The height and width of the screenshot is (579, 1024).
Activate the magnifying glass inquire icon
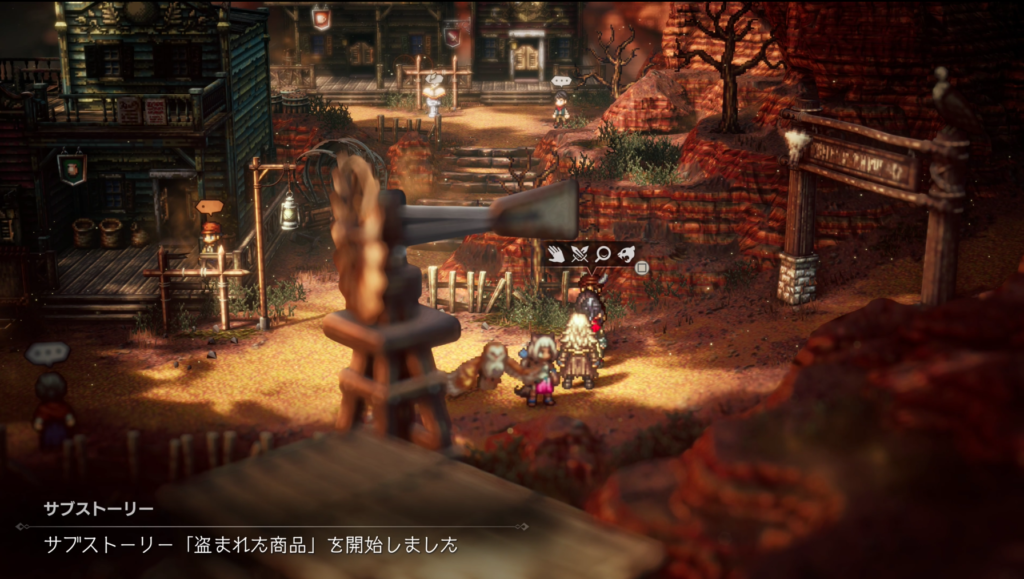click(602, 254)
